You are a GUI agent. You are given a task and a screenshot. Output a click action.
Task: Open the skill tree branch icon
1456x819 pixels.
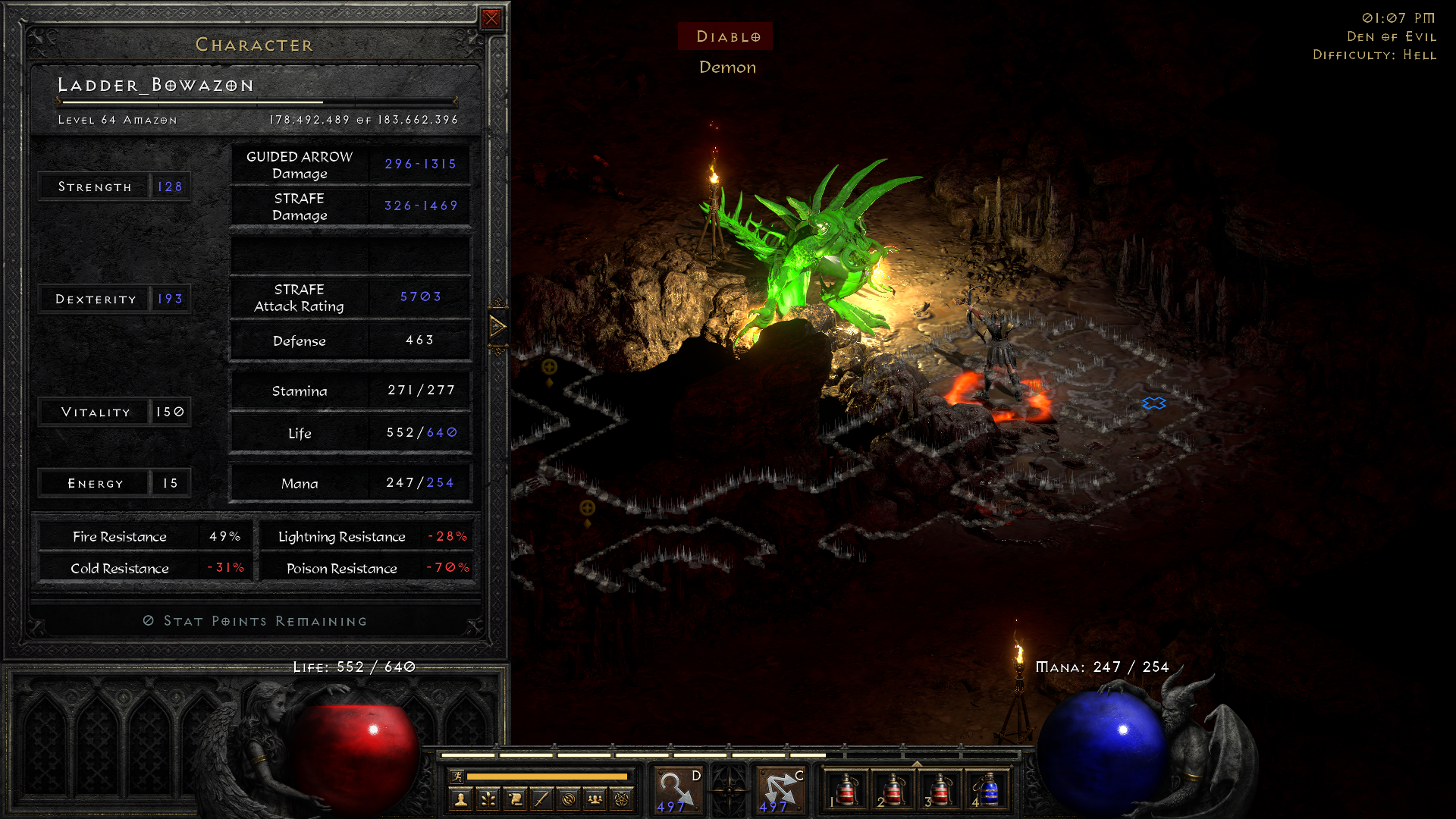pyautogui.click(x=488, y=799)
